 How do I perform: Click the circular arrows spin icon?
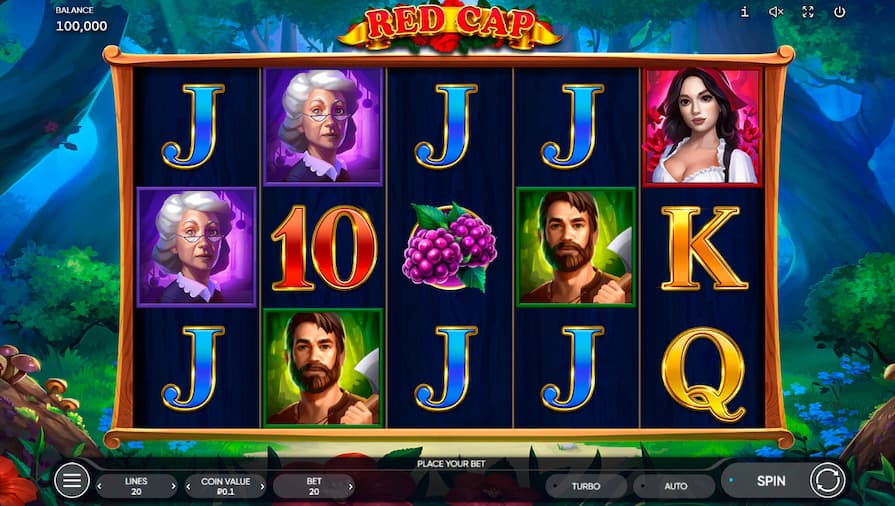(x=827, y=481)
